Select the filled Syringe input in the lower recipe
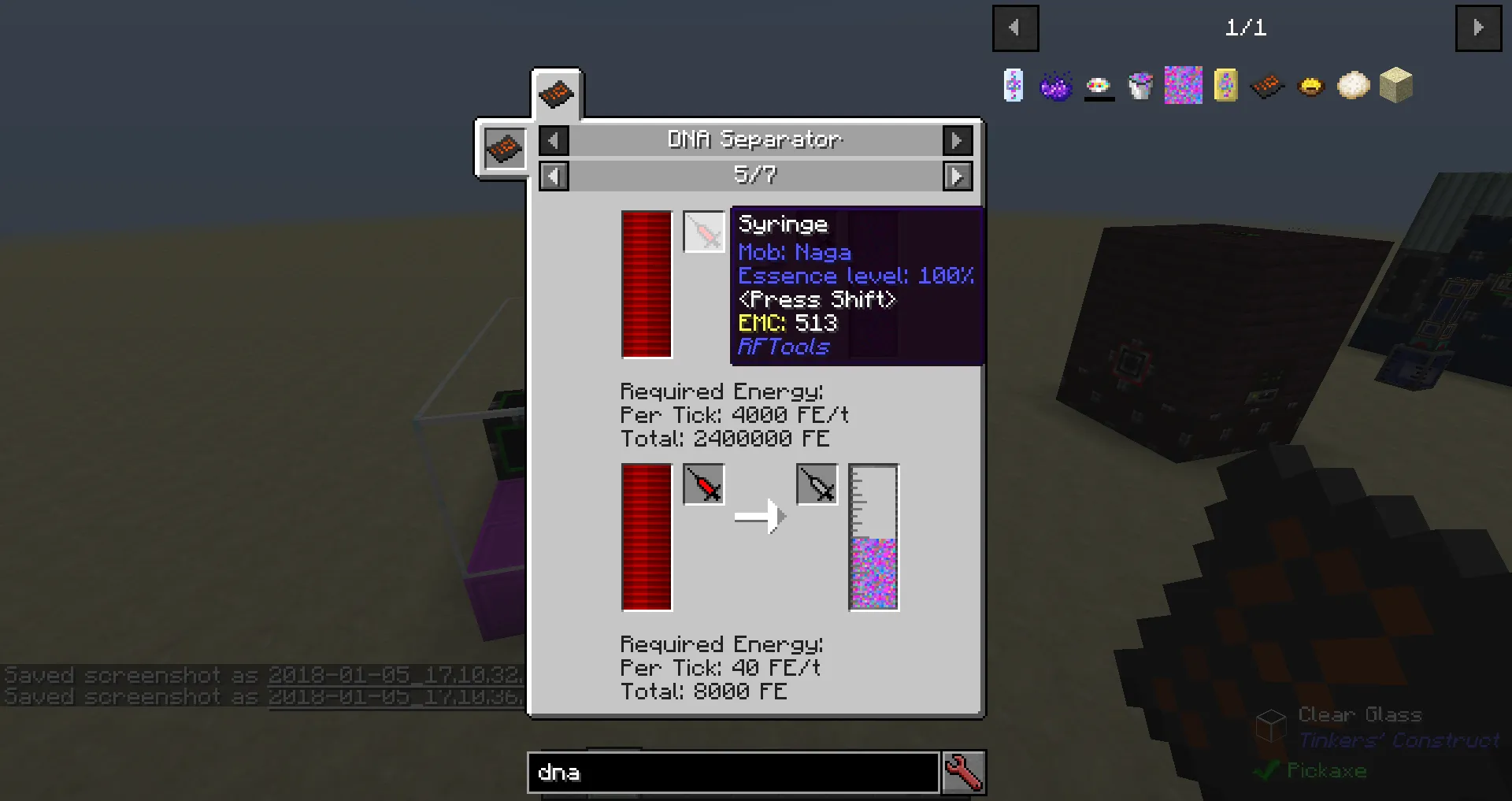 (703, 485)
